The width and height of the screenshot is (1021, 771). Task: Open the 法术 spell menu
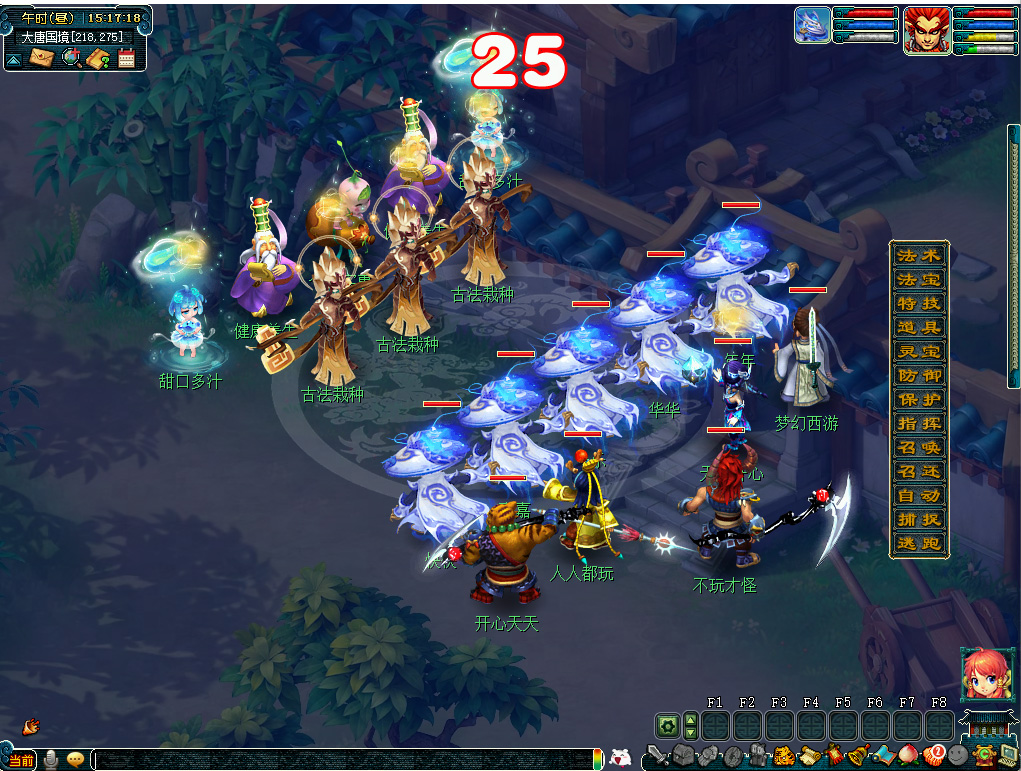pyautogui.click(x=918, y=255)
